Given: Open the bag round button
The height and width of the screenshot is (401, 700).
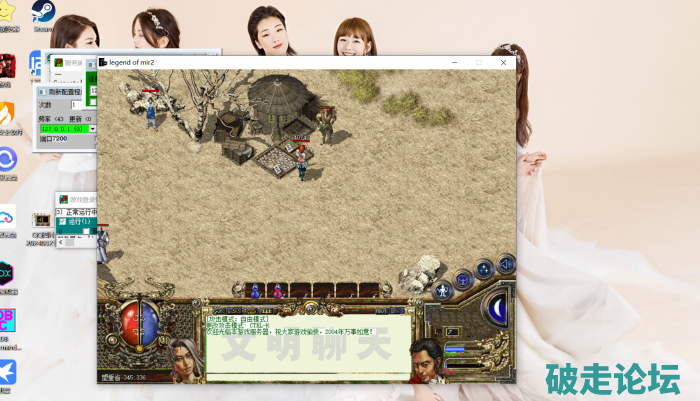Looking at the screenshot, I should pos(464,279).
